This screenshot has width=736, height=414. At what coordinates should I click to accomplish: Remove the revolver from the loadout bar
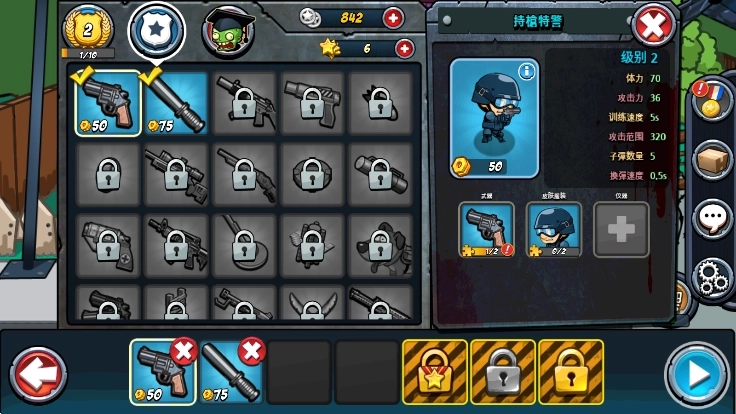click(x=183, y=351)
